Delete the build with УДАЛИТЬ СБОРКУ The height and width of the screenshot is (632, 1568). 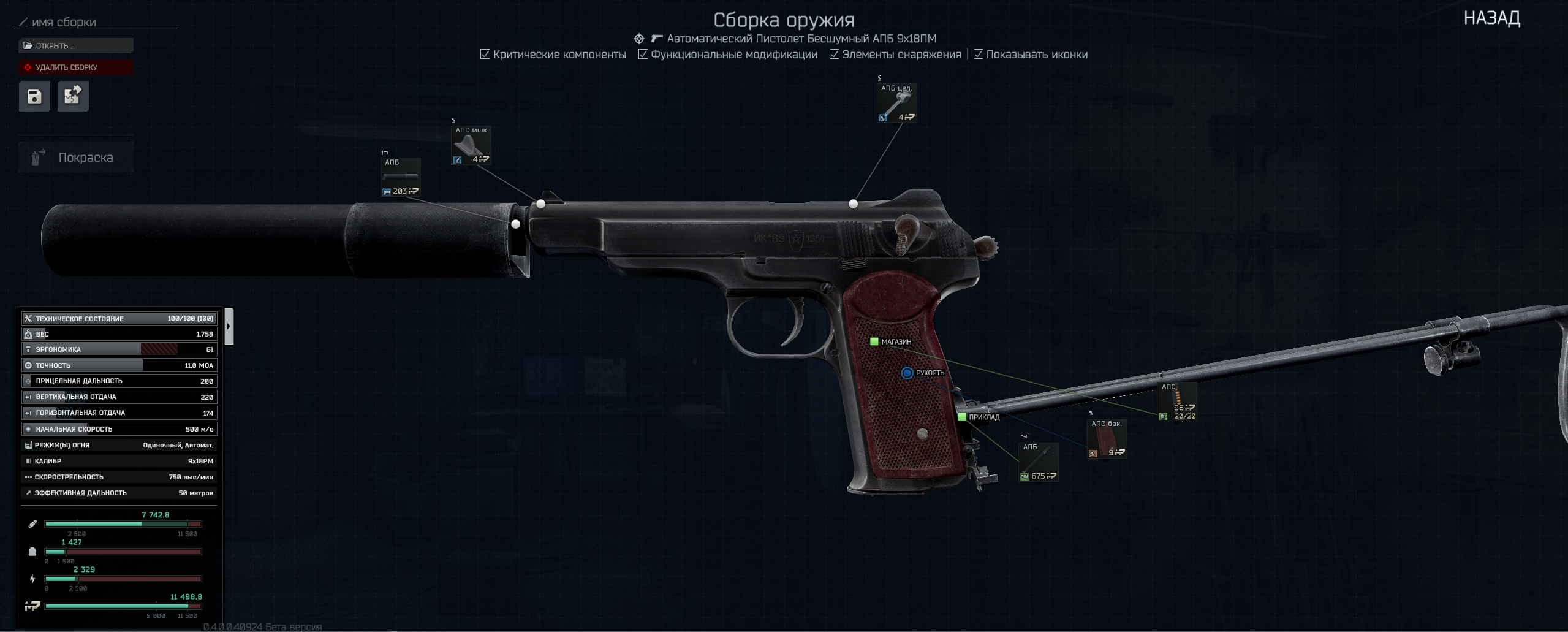coord(76,67)
